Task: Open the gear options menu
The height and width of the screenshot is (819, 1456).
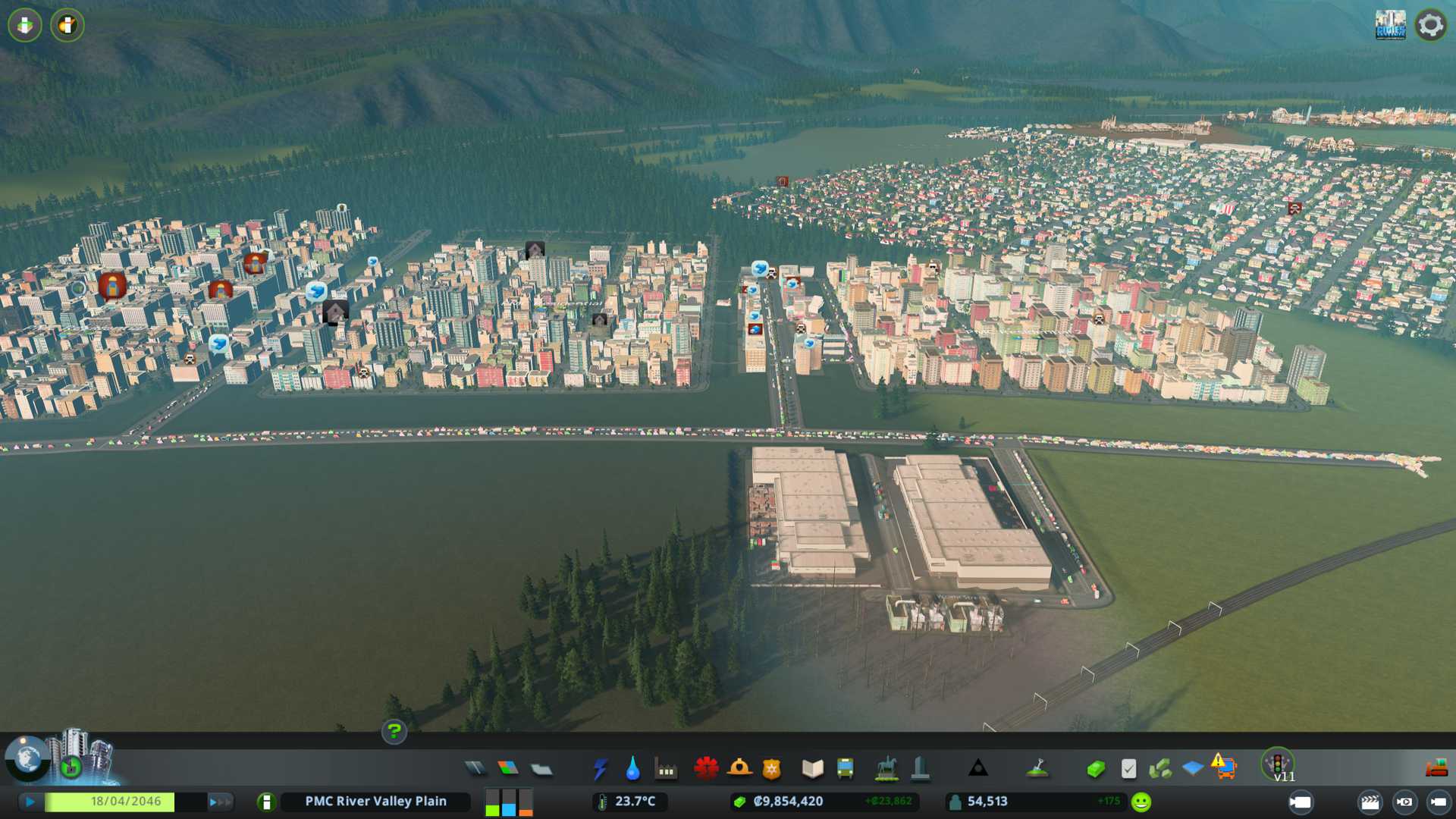Action: coord(1430,25)
